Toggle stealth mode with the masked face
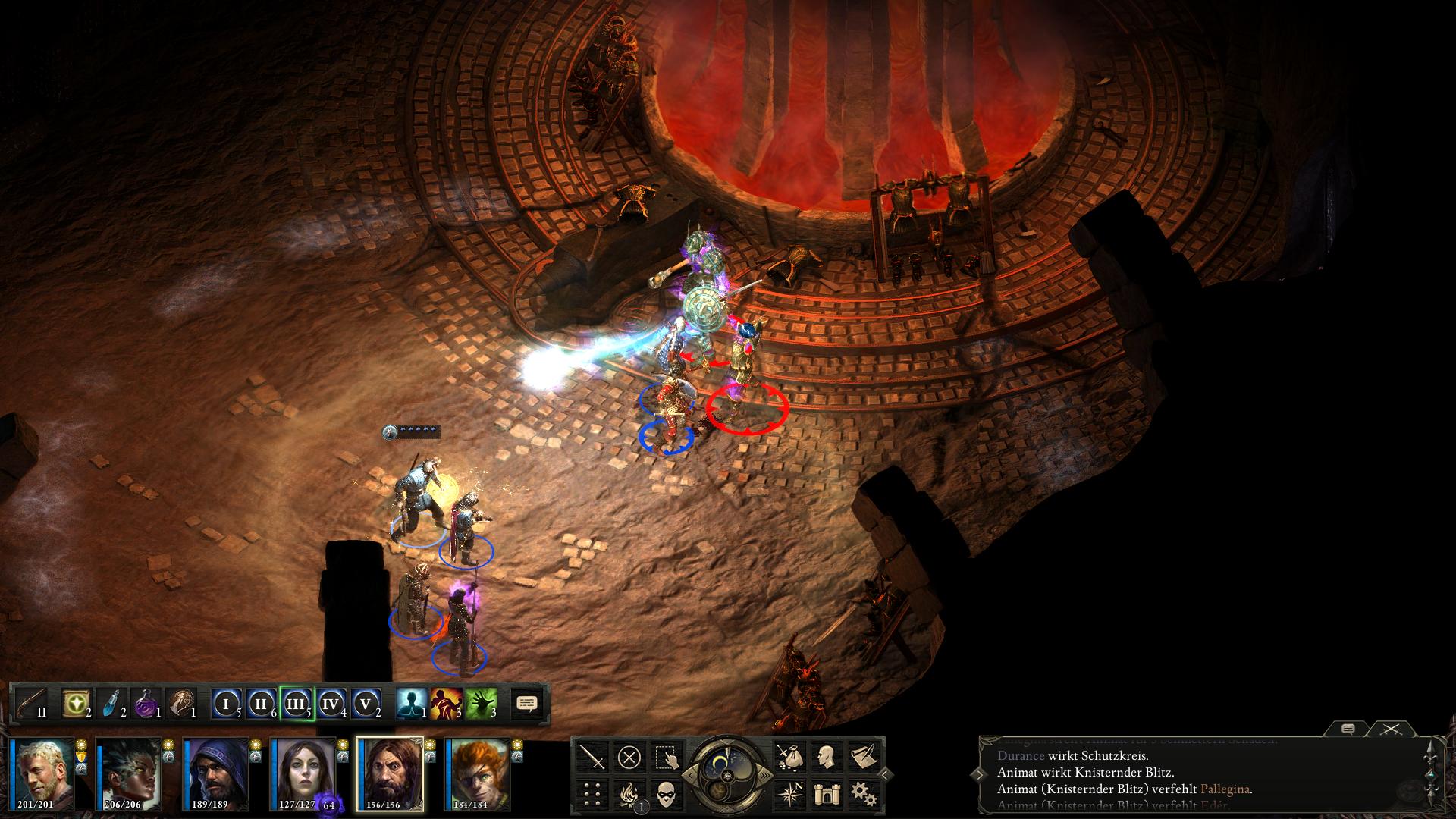The height and width of the screenshot is (819, 1456). click(x=667, y=793)
